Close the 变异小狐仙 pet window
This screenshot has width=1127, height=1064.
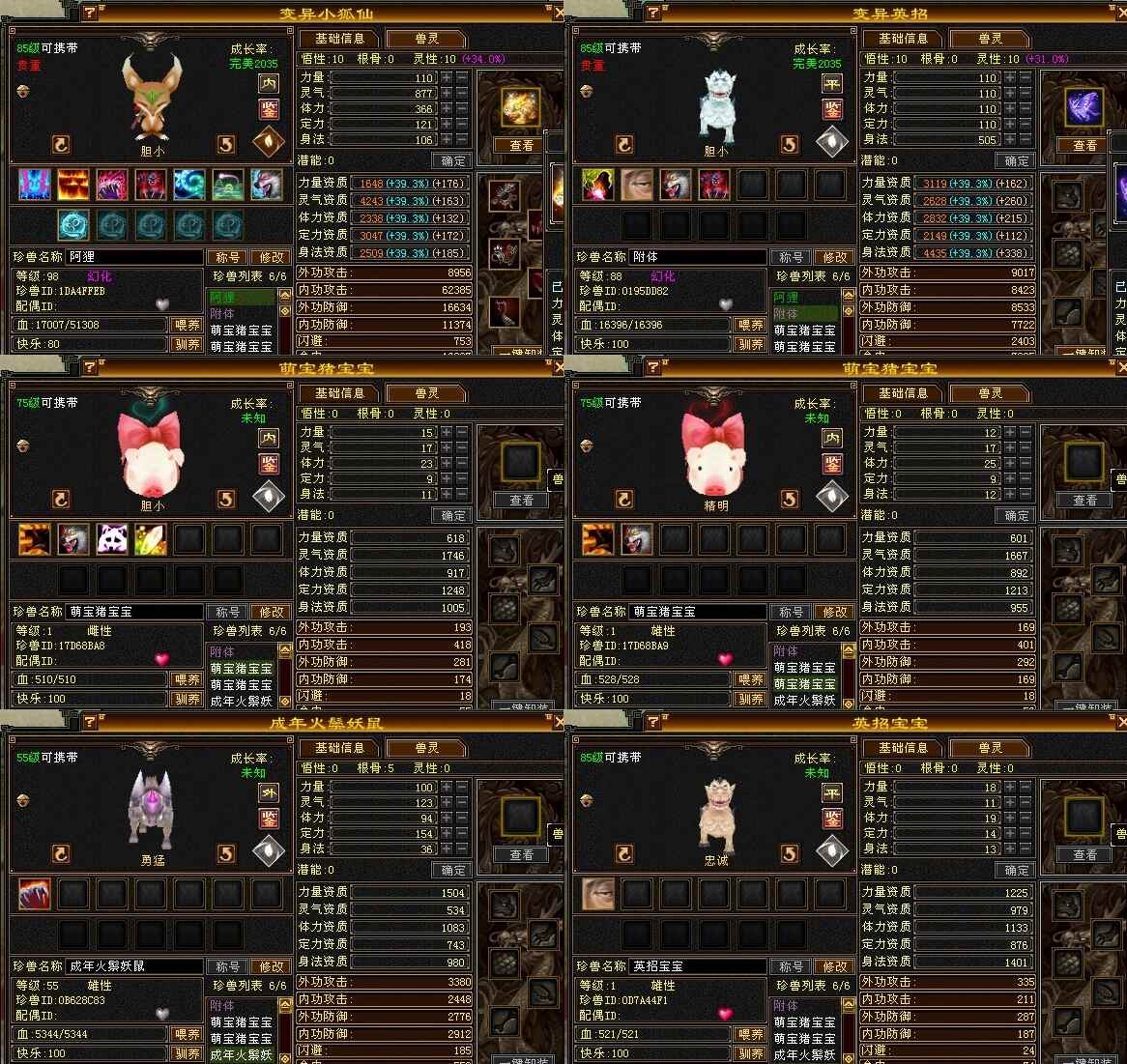coord(558,14)
